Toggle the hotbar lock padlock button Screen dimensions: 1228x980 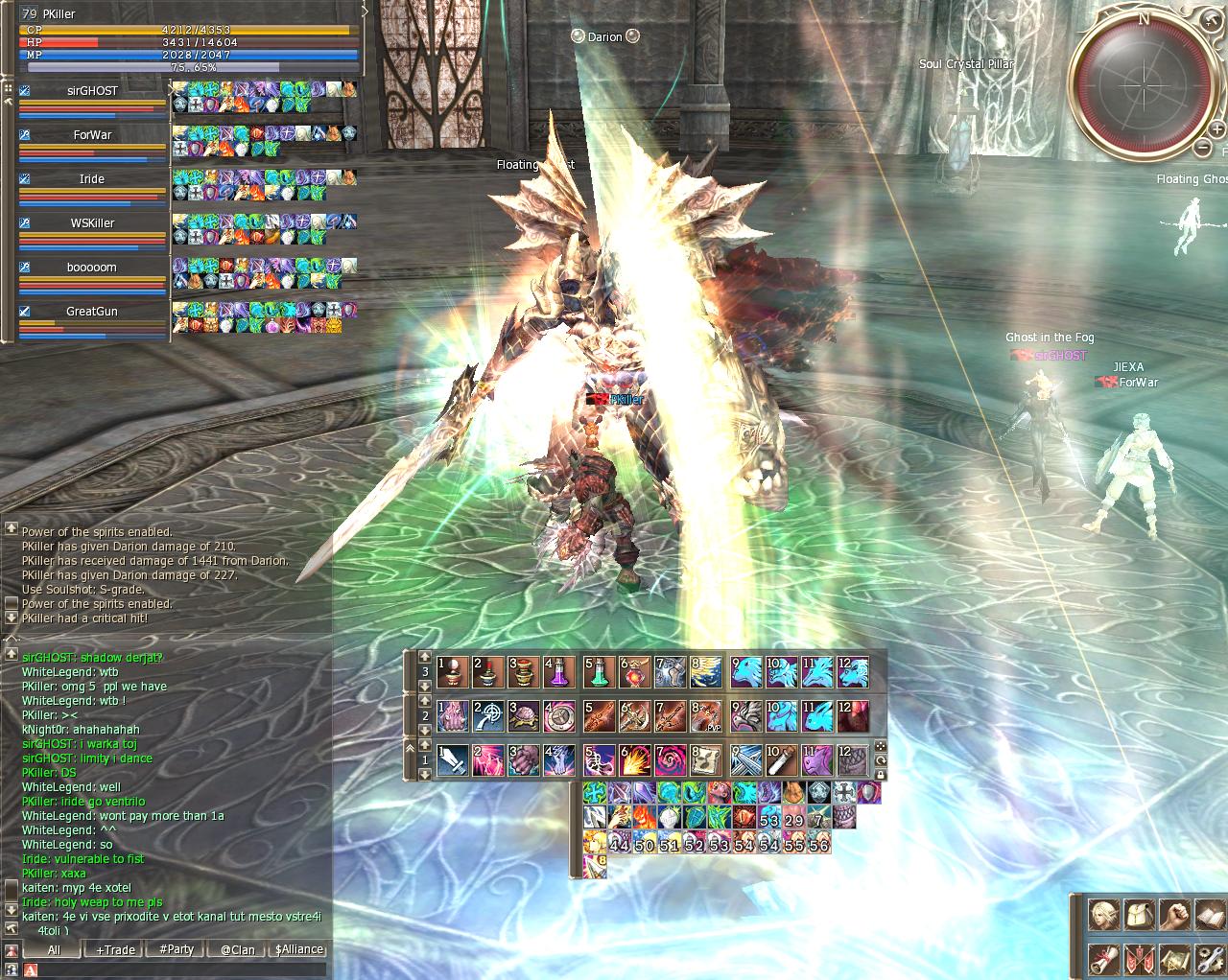[880, 774]
